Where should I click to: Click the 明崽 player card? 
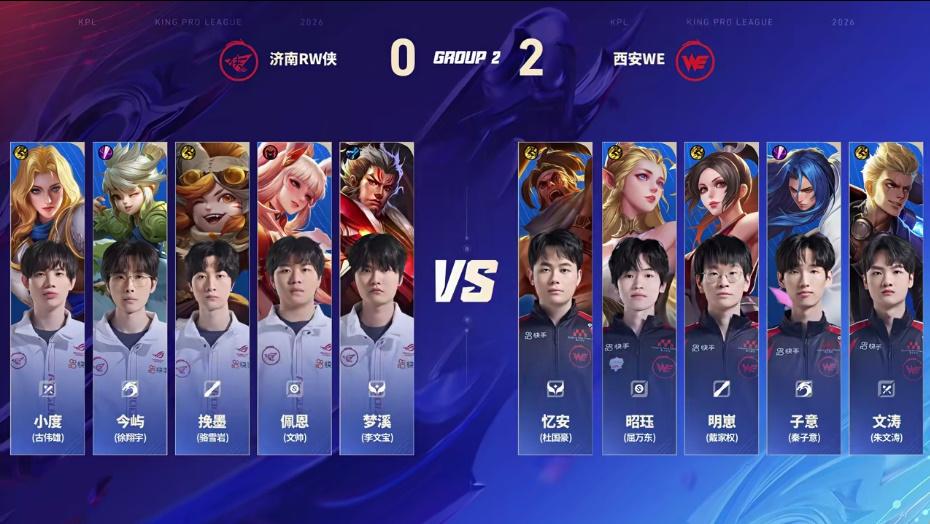(721, 297)
